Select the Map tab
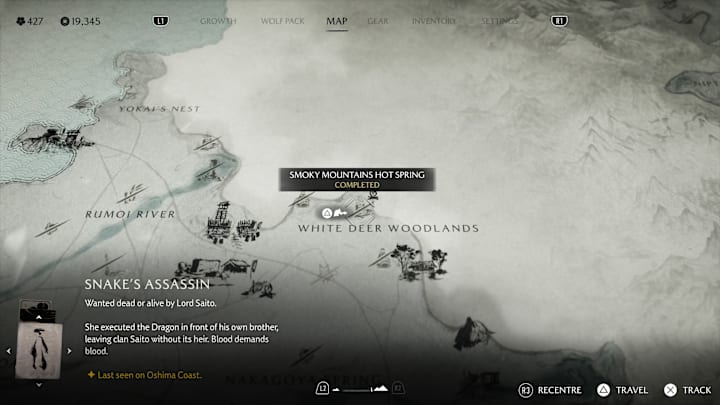The image size is (720, 405). 337,21
